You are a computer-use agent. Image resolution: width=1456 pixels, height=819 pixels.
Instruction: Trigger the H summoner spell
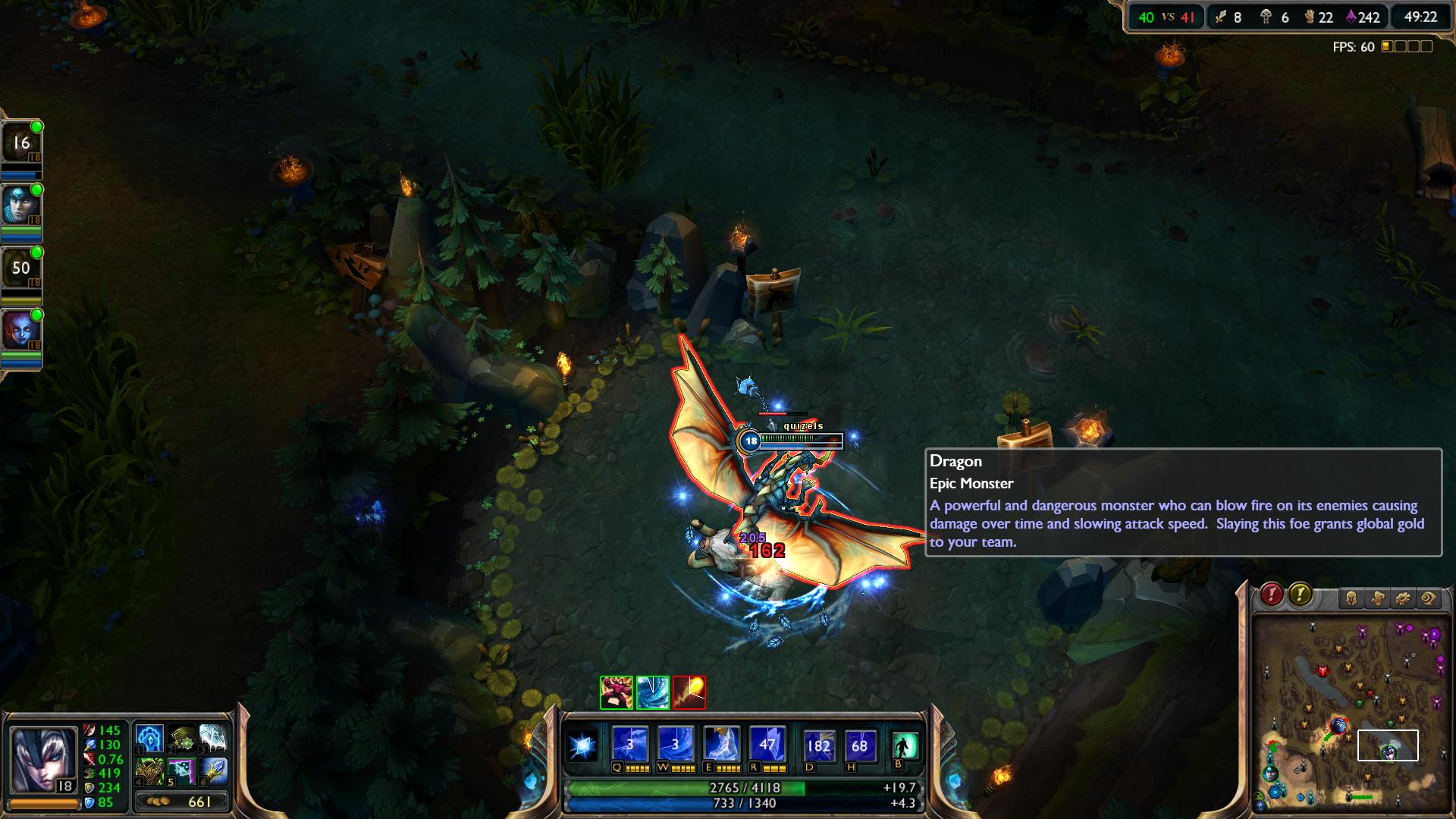coord(859,745)
